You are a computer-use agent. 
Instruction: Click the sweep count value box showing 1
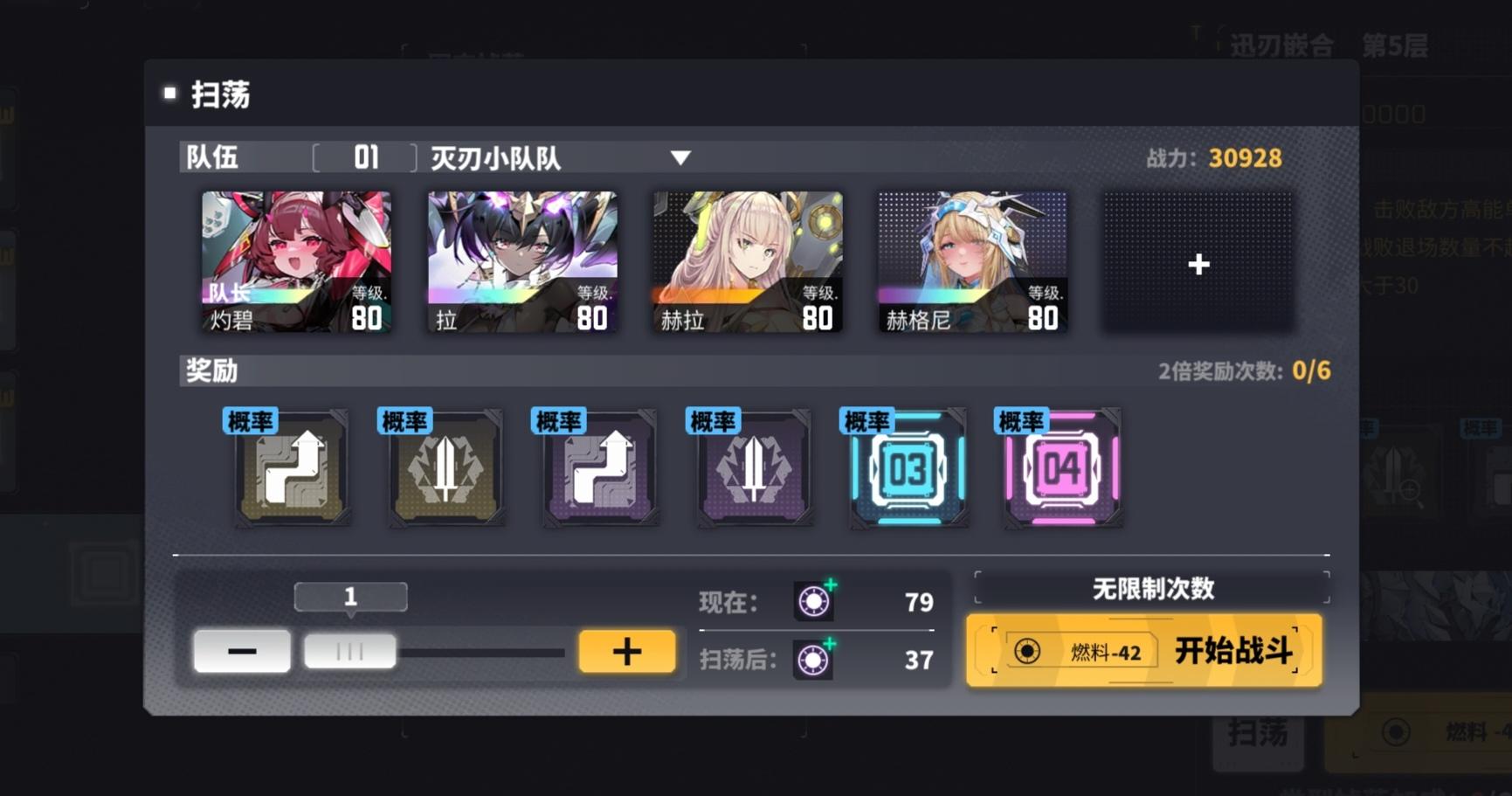pos(349,597)
